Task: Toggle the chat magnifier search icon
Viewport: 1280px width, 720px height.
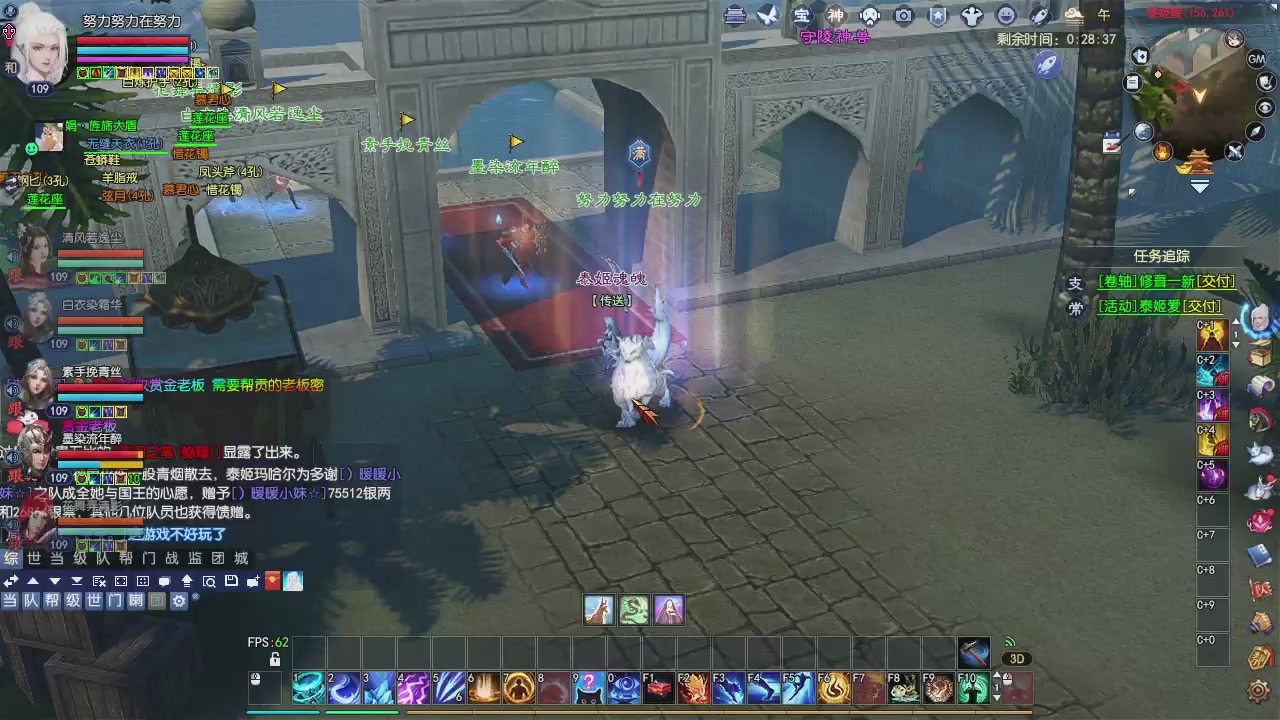Action: coord(211,581)
